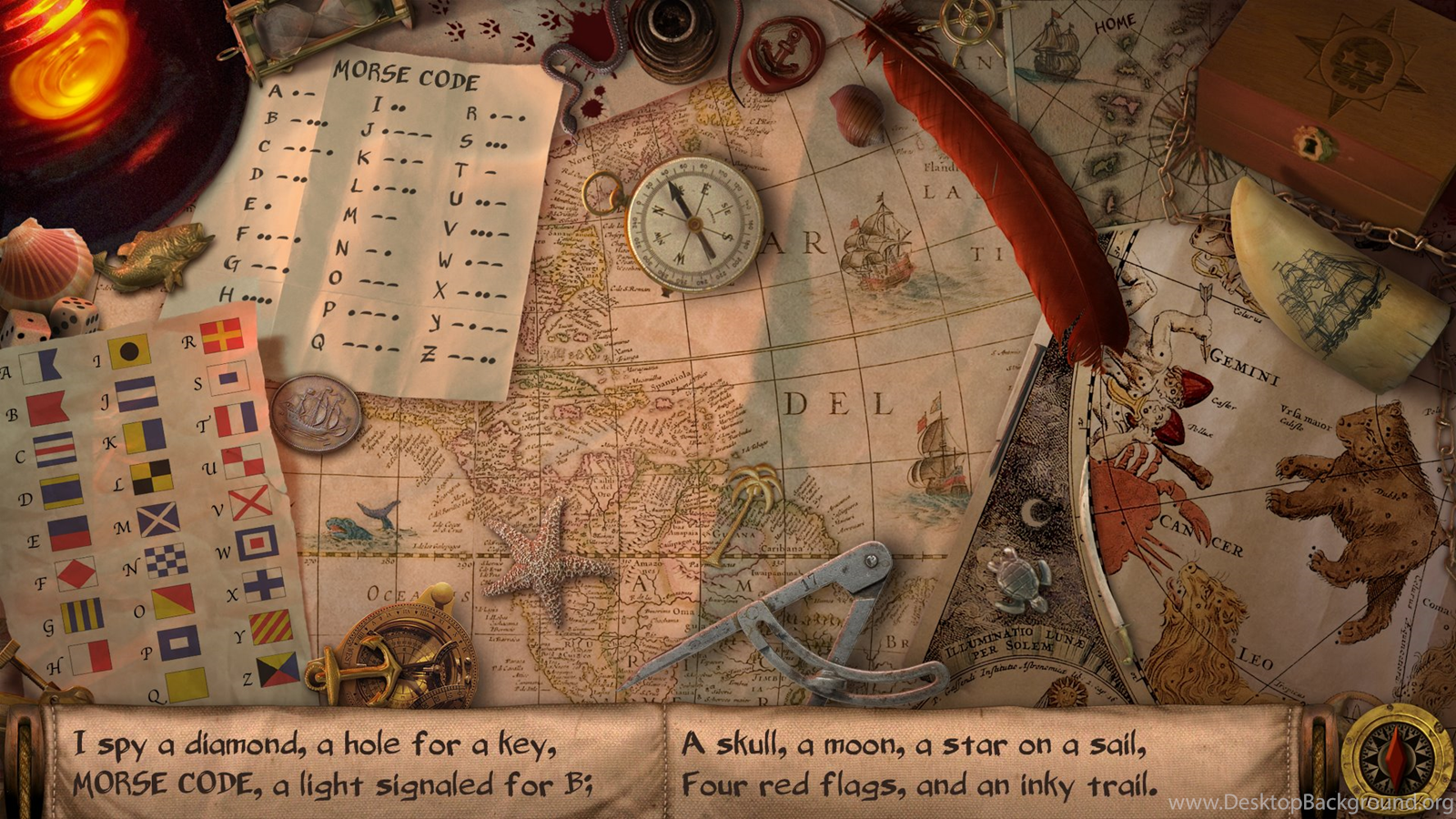This screenshot has width=1456, height=819.
Task: Click the riddle scroll's left page
Action: click(355, 764)
